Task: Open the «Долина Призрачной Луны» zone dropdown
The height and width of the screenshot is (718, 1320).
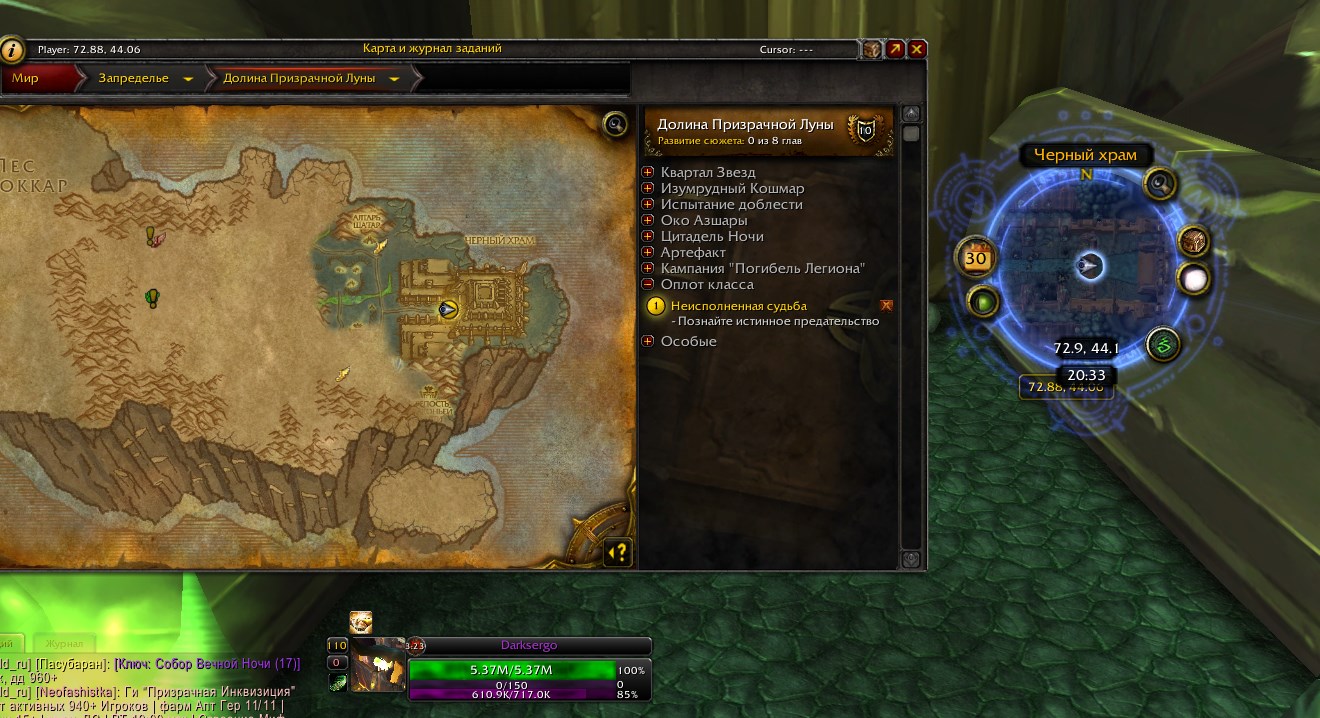Action: (394, 78)
